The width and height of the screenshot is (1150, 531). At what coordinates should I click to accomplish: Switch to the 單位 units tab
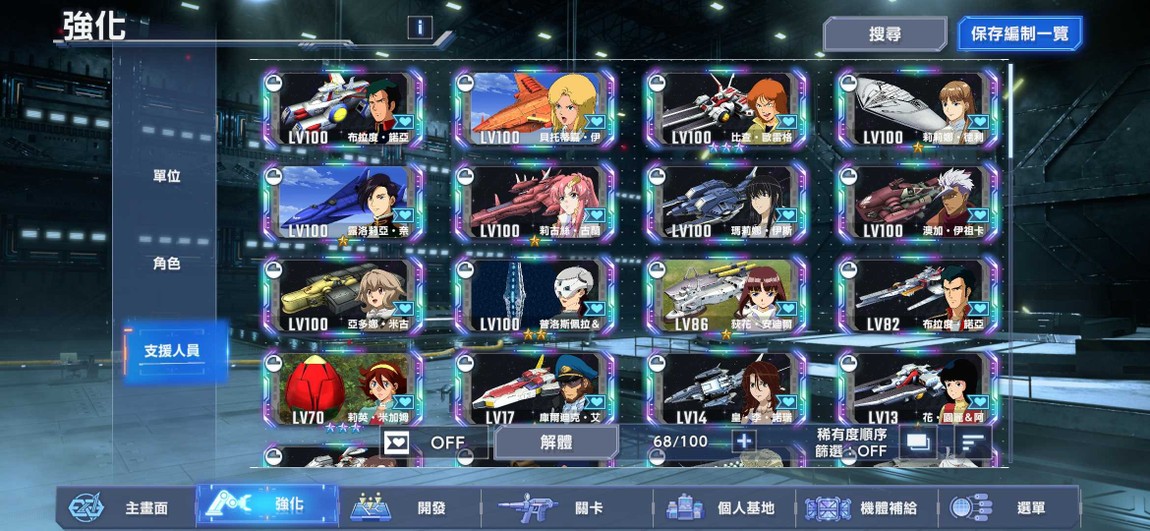(167, 176)
